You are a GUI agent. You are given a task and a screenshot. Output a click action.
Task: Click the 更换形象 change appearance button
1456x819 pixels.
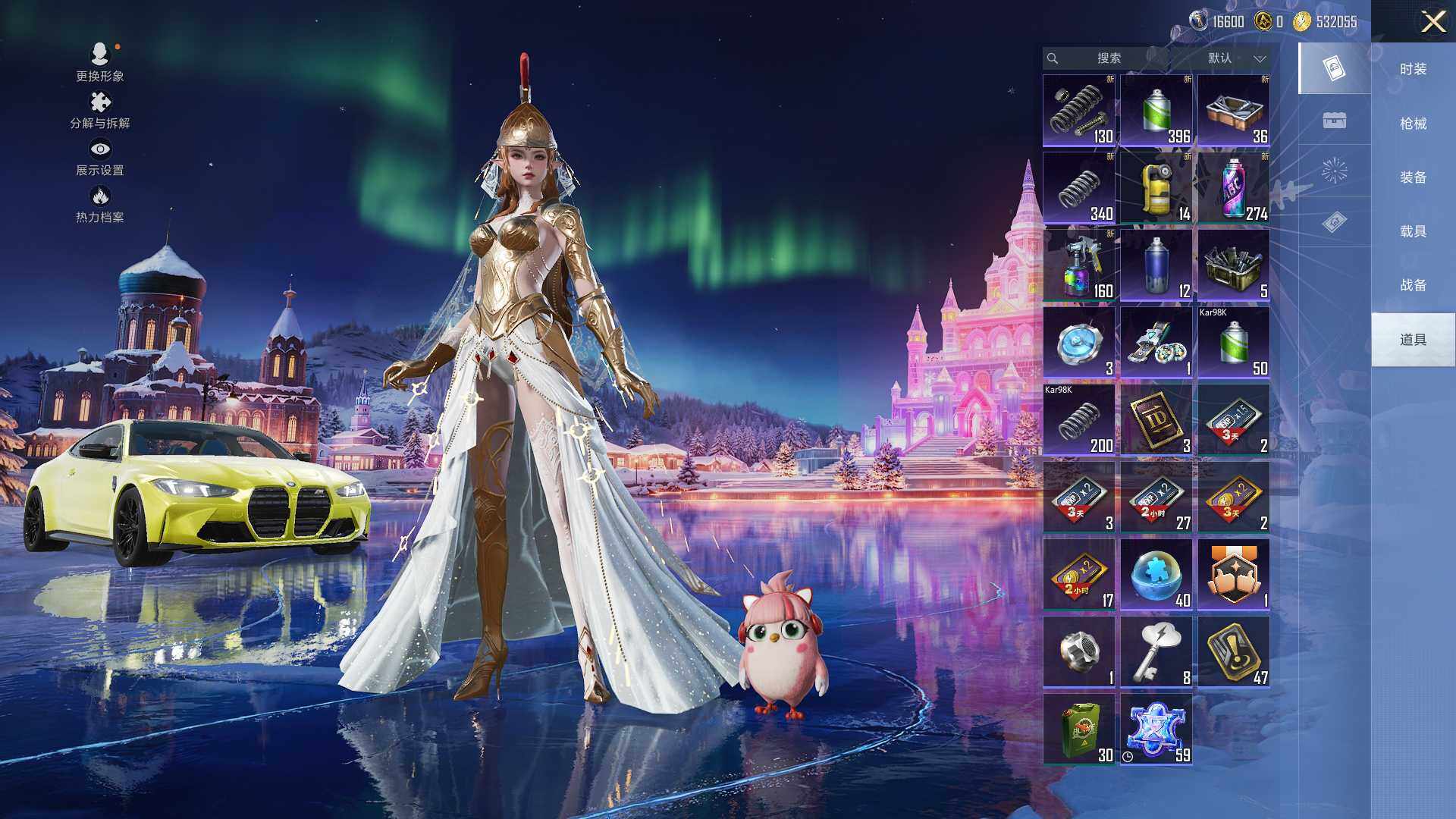pos(100,62)
